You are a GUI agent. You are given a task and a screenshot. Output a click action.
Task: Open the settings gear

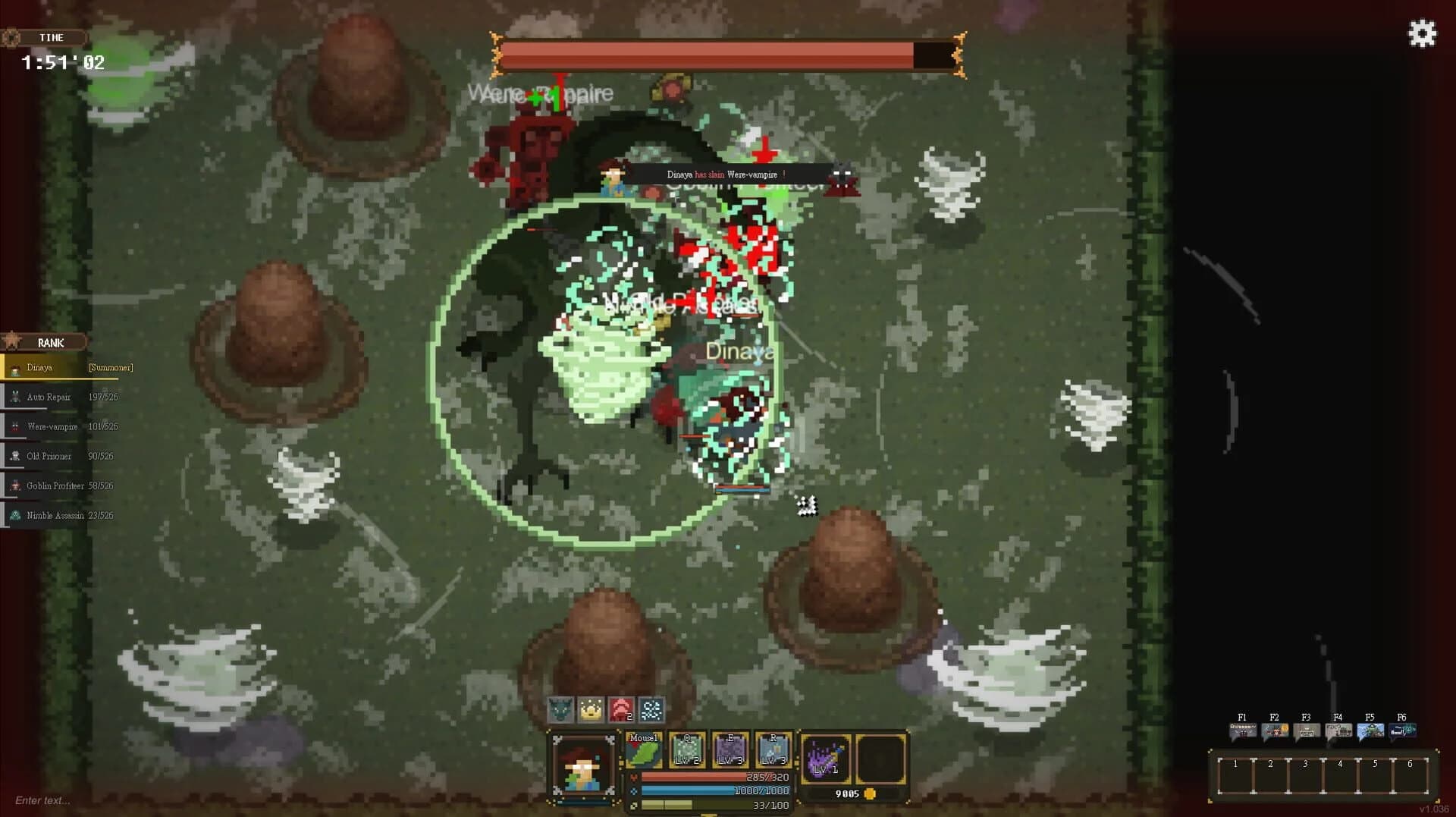coord(1422,33)
